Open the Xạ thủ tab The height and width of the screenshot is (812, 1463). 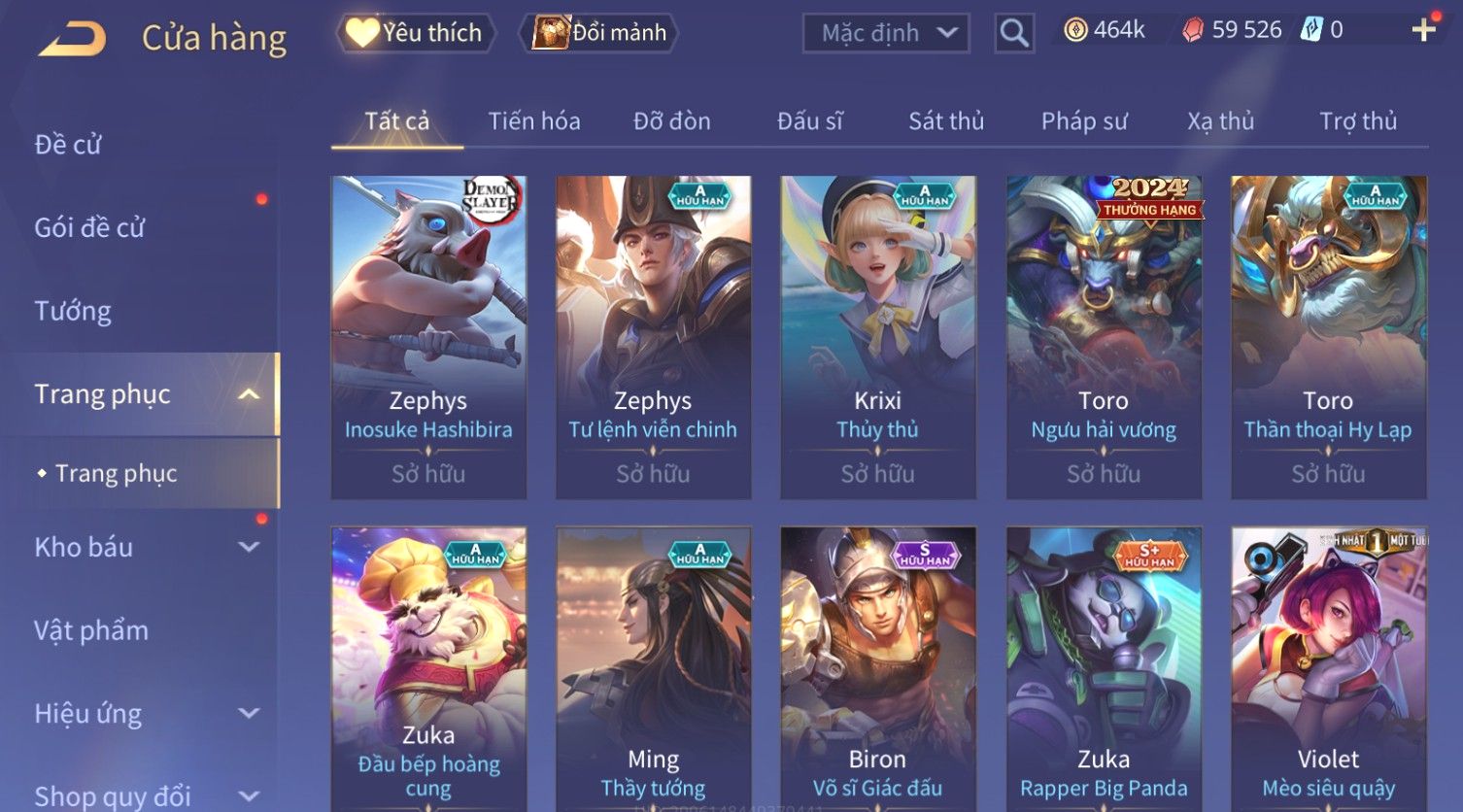[1220, 121]
